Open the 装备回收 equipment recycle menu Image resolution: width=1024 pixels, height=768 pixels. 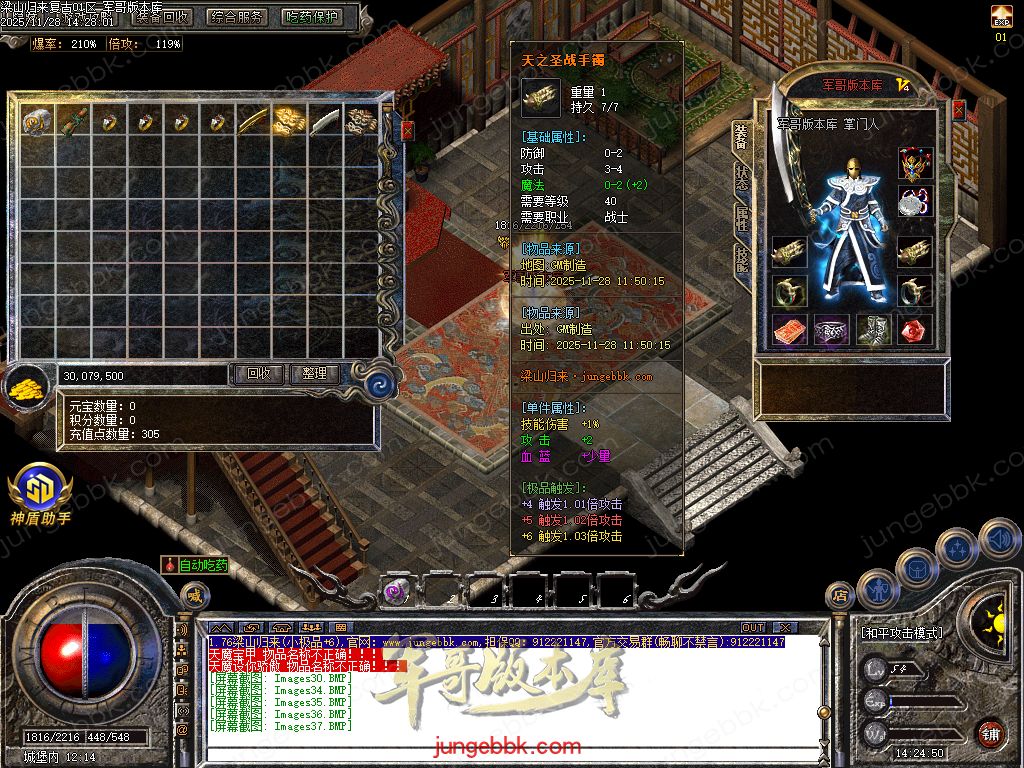(x=163, y=17)
